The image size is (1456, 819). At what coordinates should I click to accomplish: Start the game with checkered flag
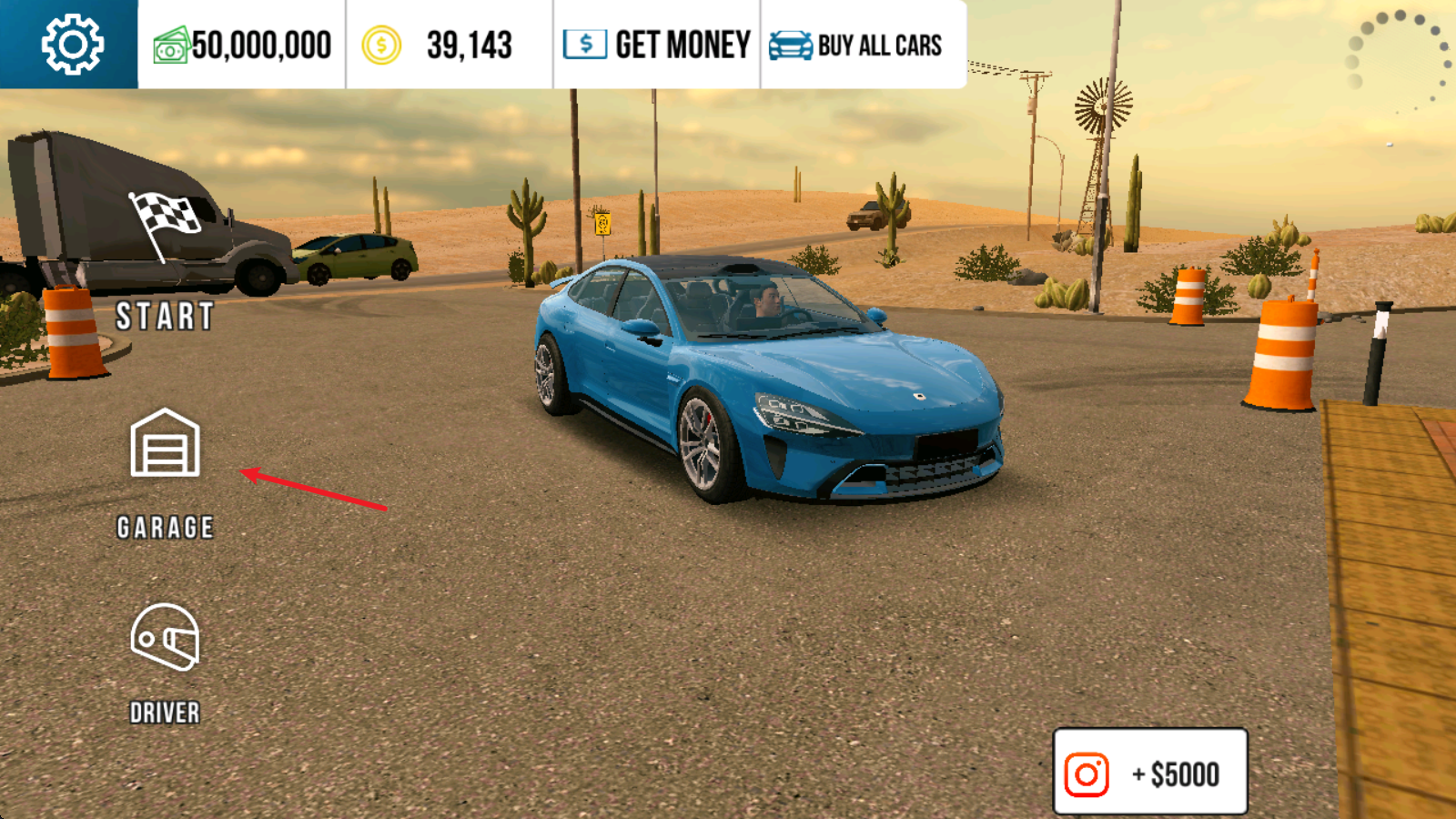click(165, 261)
